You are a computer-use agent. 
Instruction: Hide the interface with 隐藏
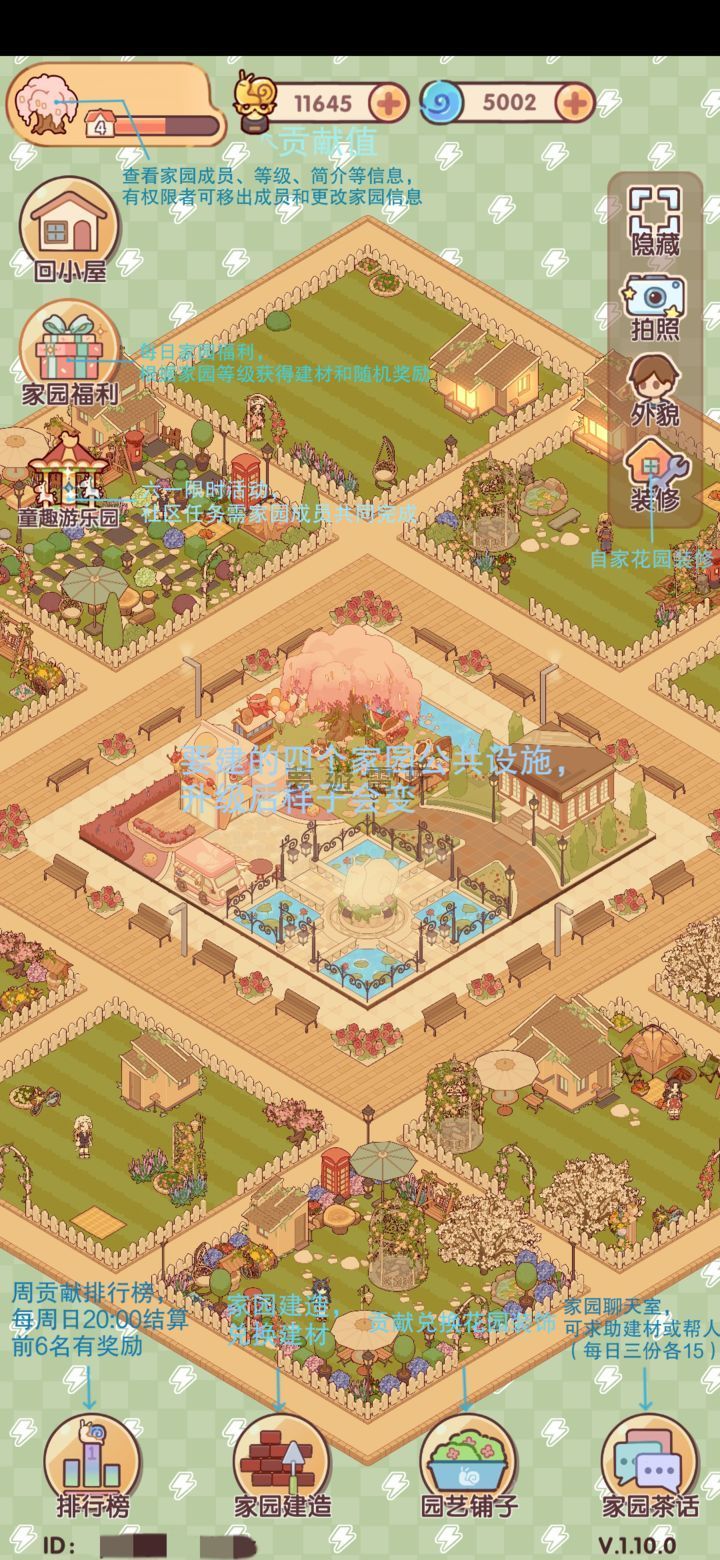655,220
